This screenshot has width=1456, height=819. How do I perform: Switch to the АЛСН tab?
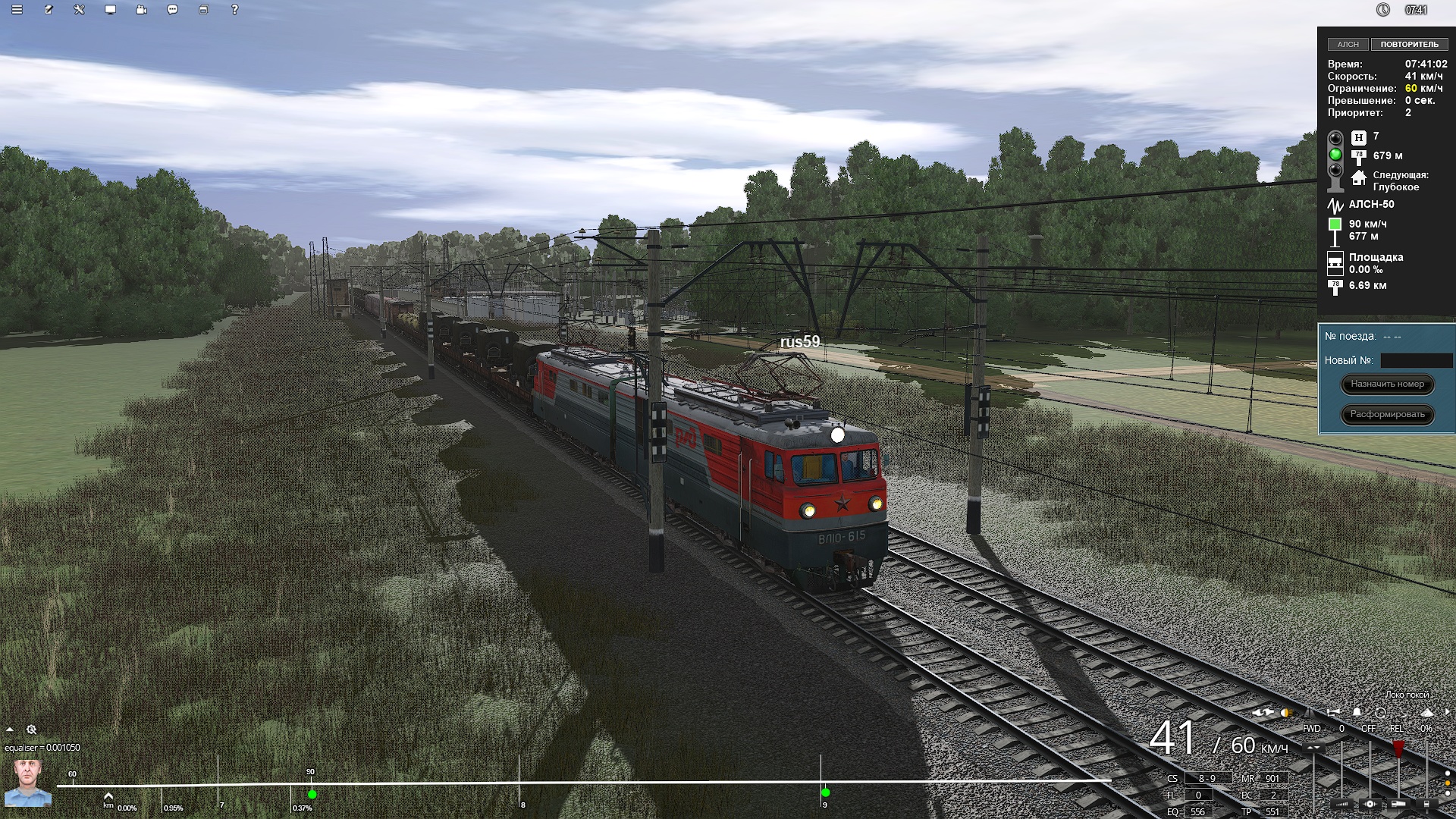(1348, 45)
